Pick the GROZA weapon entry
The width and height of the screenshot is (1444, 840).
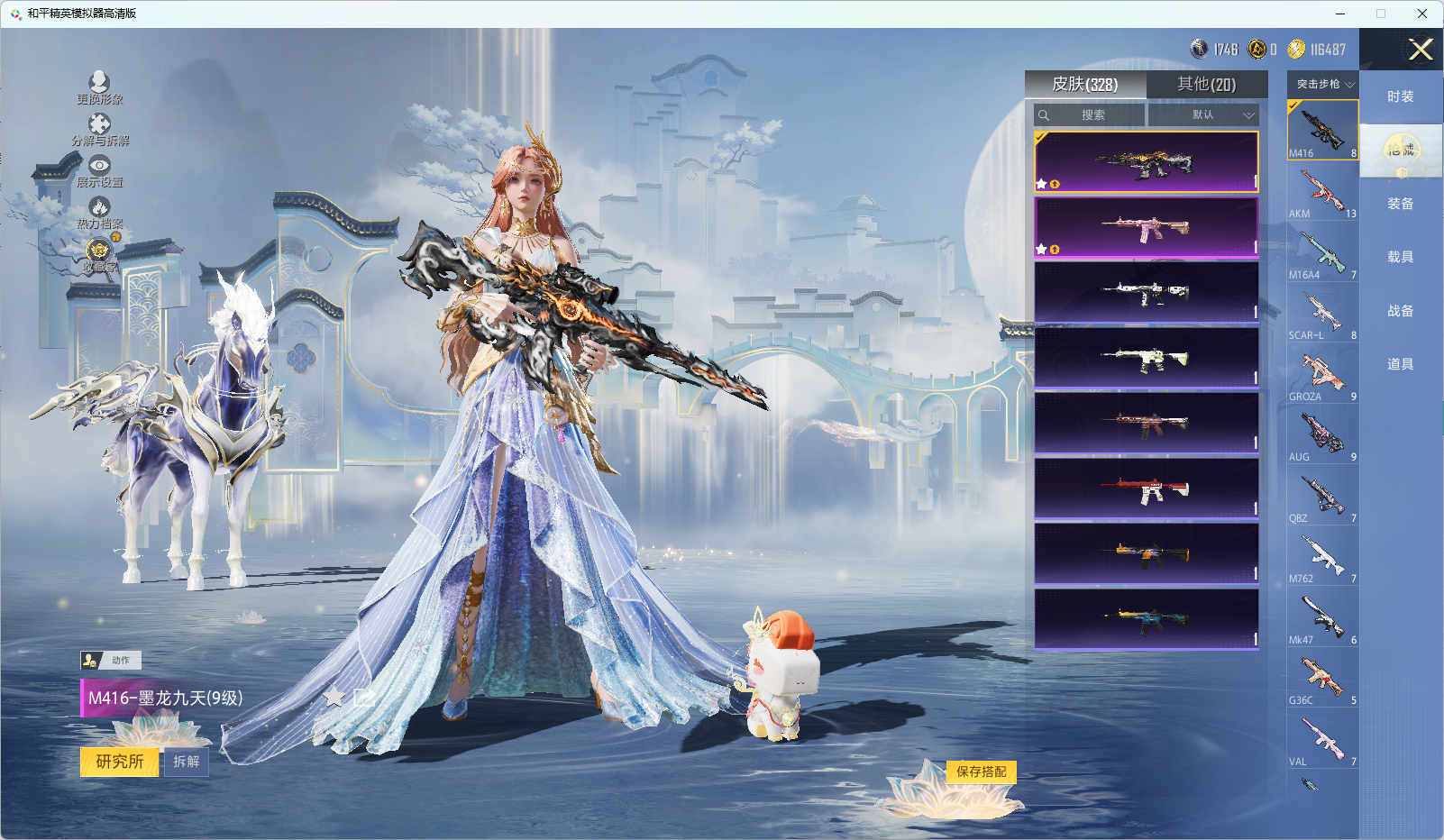click(x=1322, y=375)
